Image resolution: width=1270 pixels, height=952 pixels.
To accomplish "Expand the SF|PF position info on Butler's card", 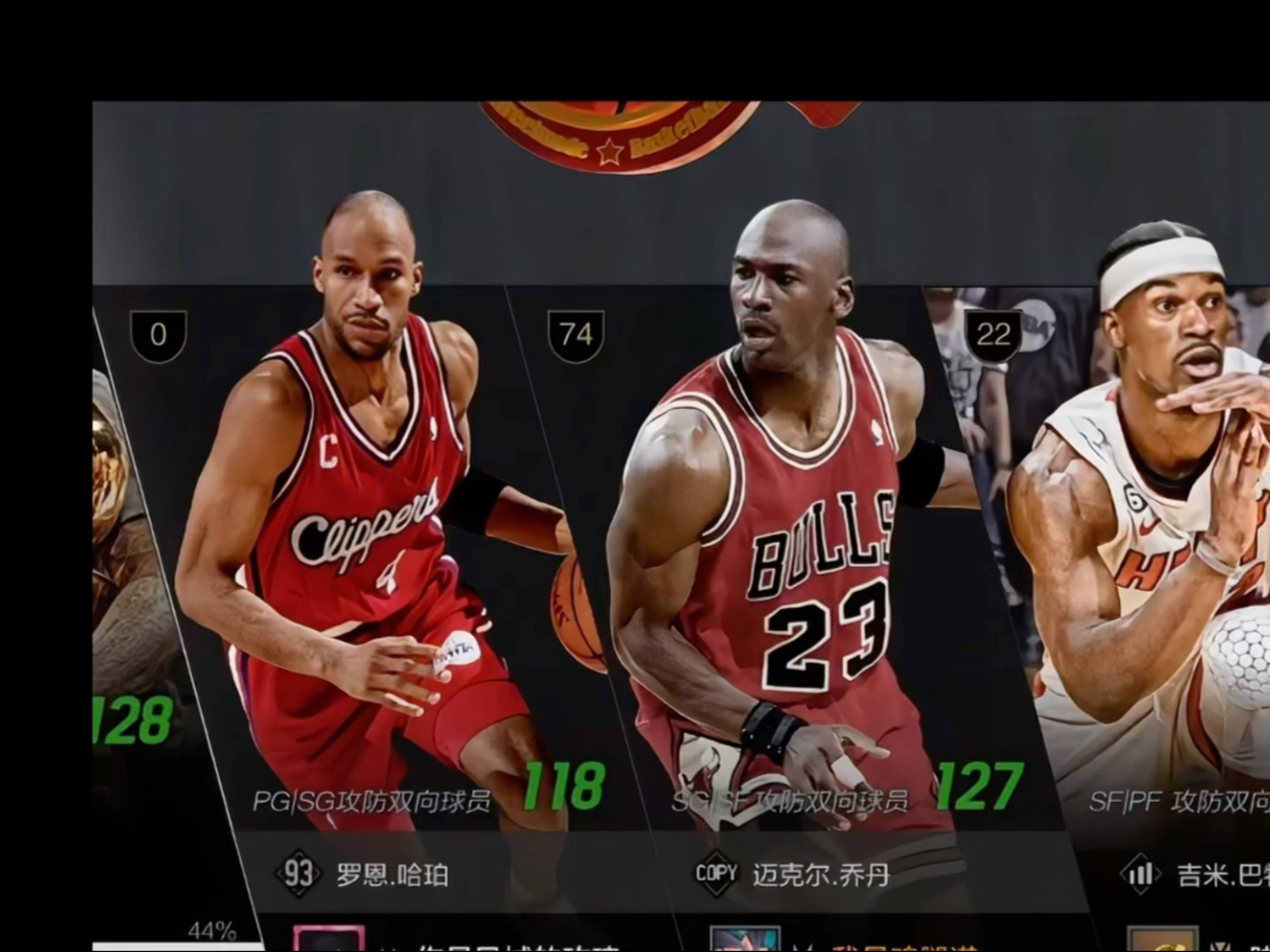I will point(1173,800).
